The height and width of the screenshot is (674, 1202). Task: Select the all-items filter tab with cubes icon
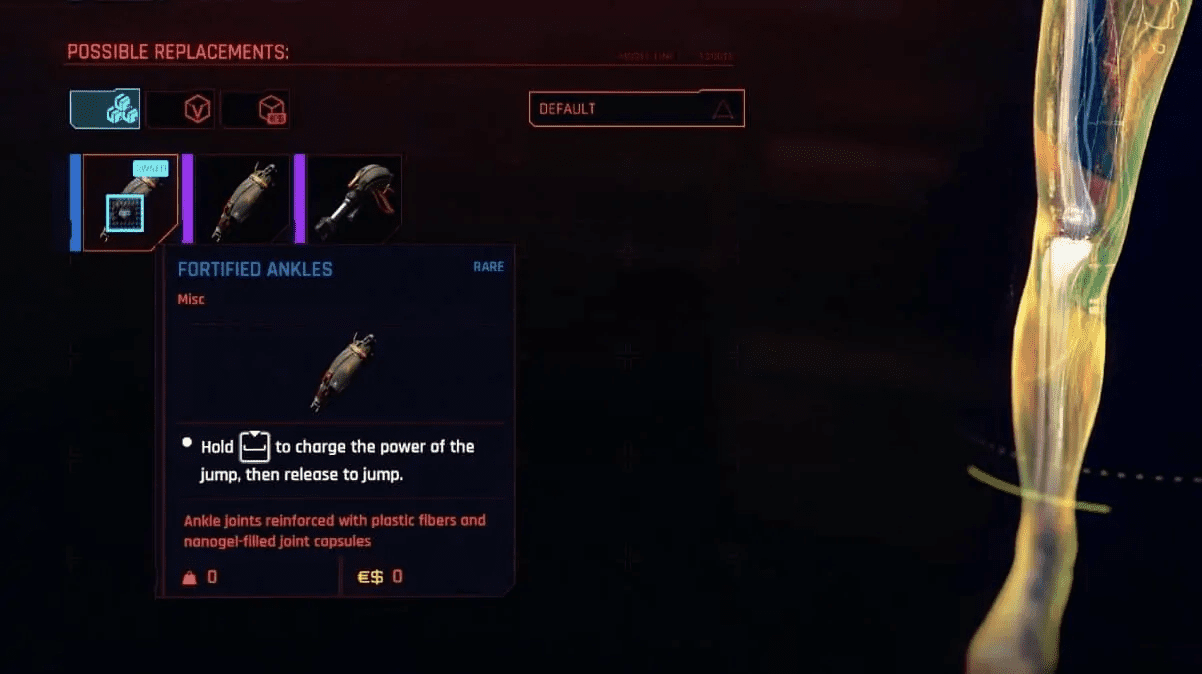pos(105,109)
